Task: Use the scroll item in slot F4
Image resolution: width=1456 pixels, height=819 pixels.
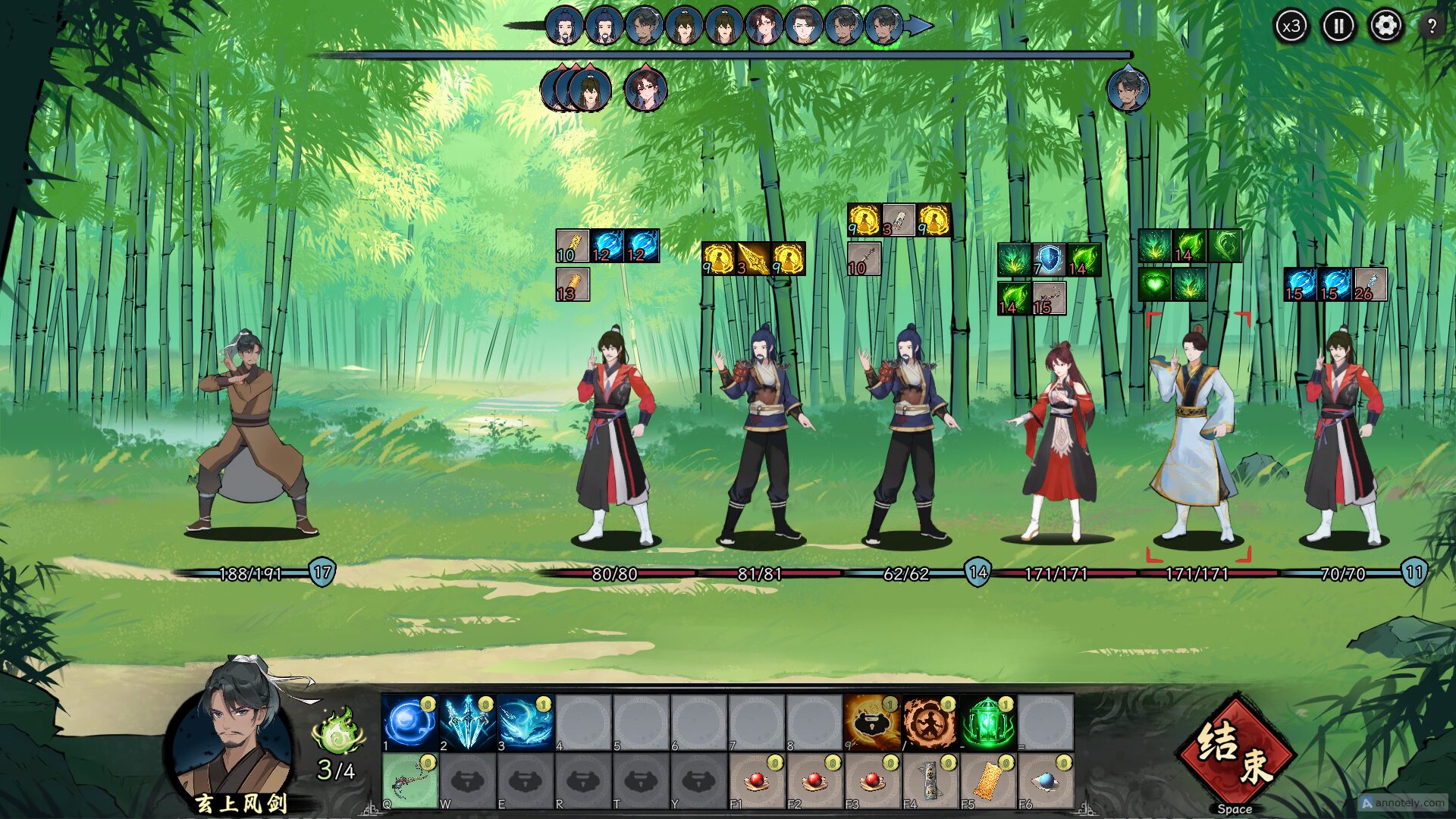Action: click(929, 781)
